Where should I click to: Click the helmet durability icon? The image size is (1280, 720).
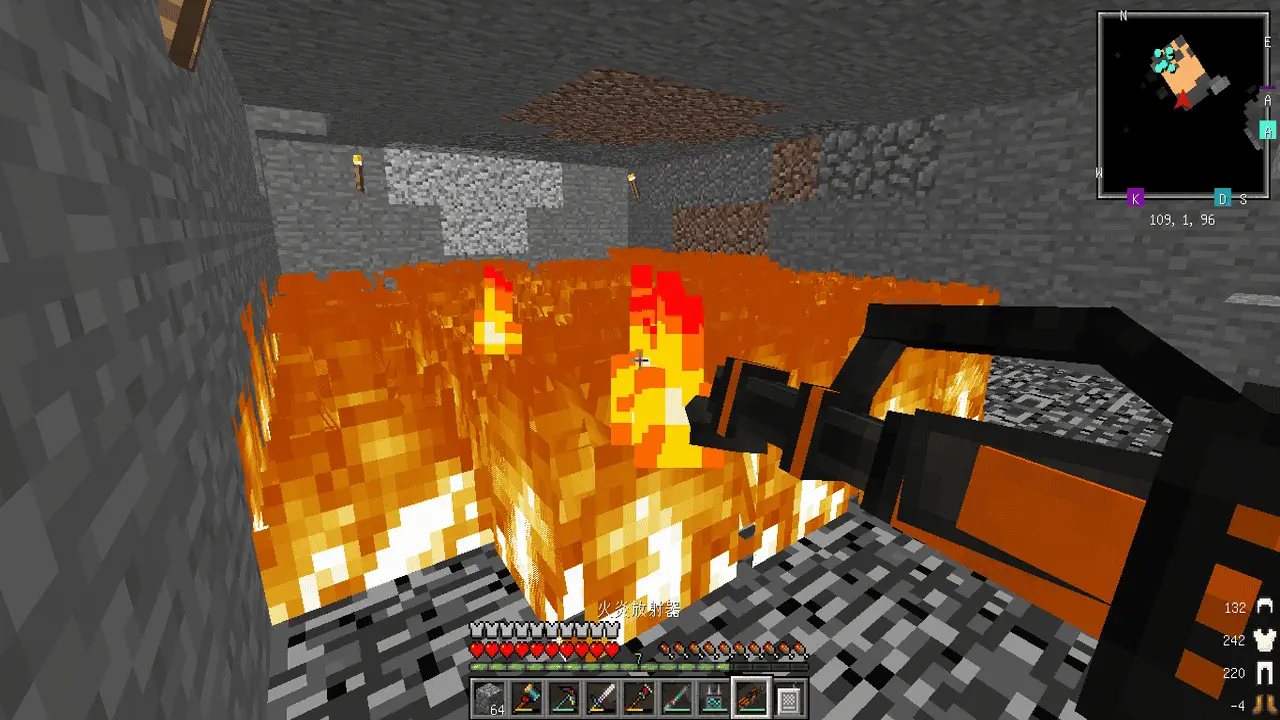coord(1266,607)
